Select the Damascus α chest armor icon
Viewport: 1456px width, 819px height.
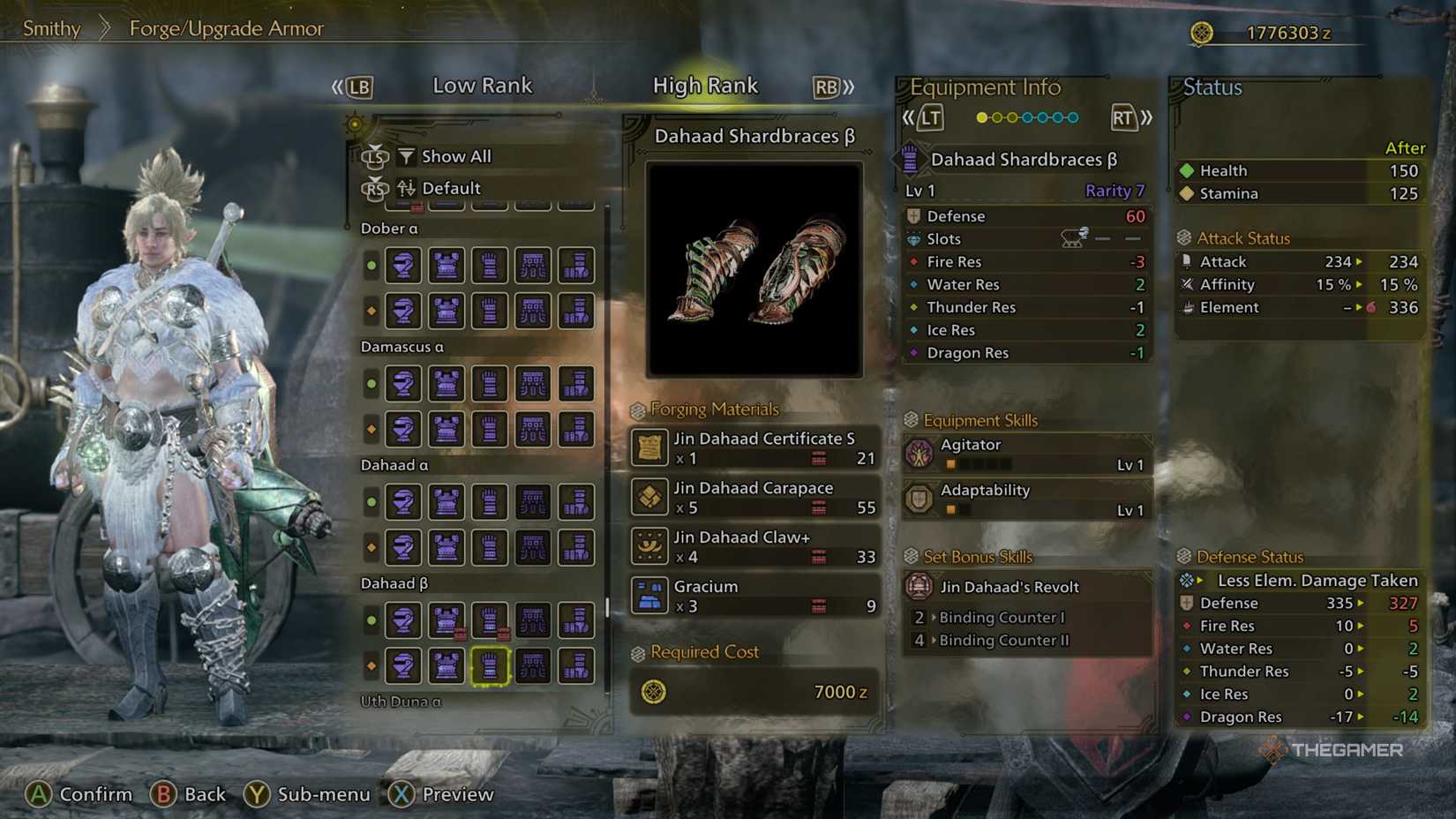click(446, 384)
